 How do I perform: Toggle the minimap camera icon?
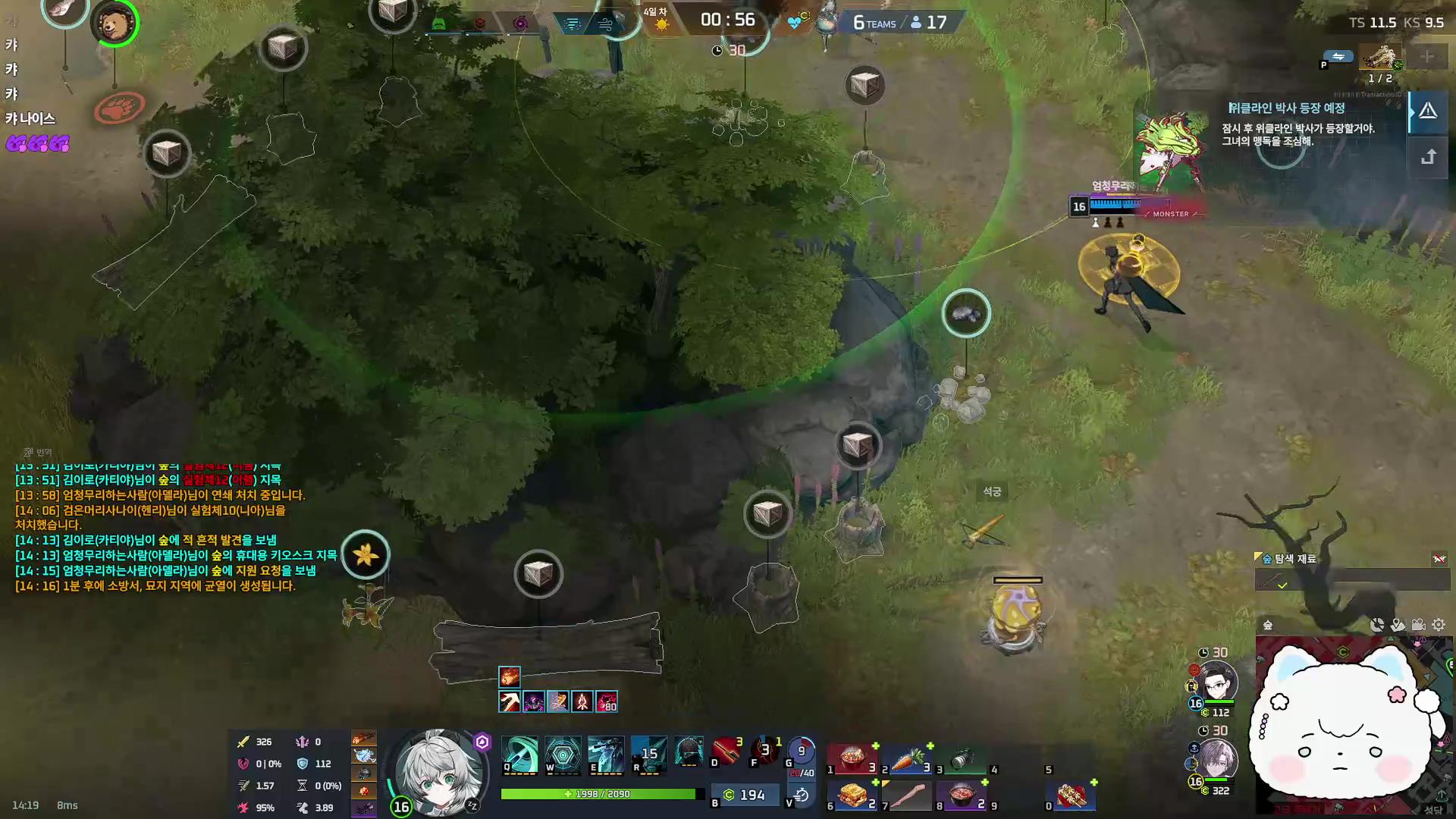point(1418,625)
